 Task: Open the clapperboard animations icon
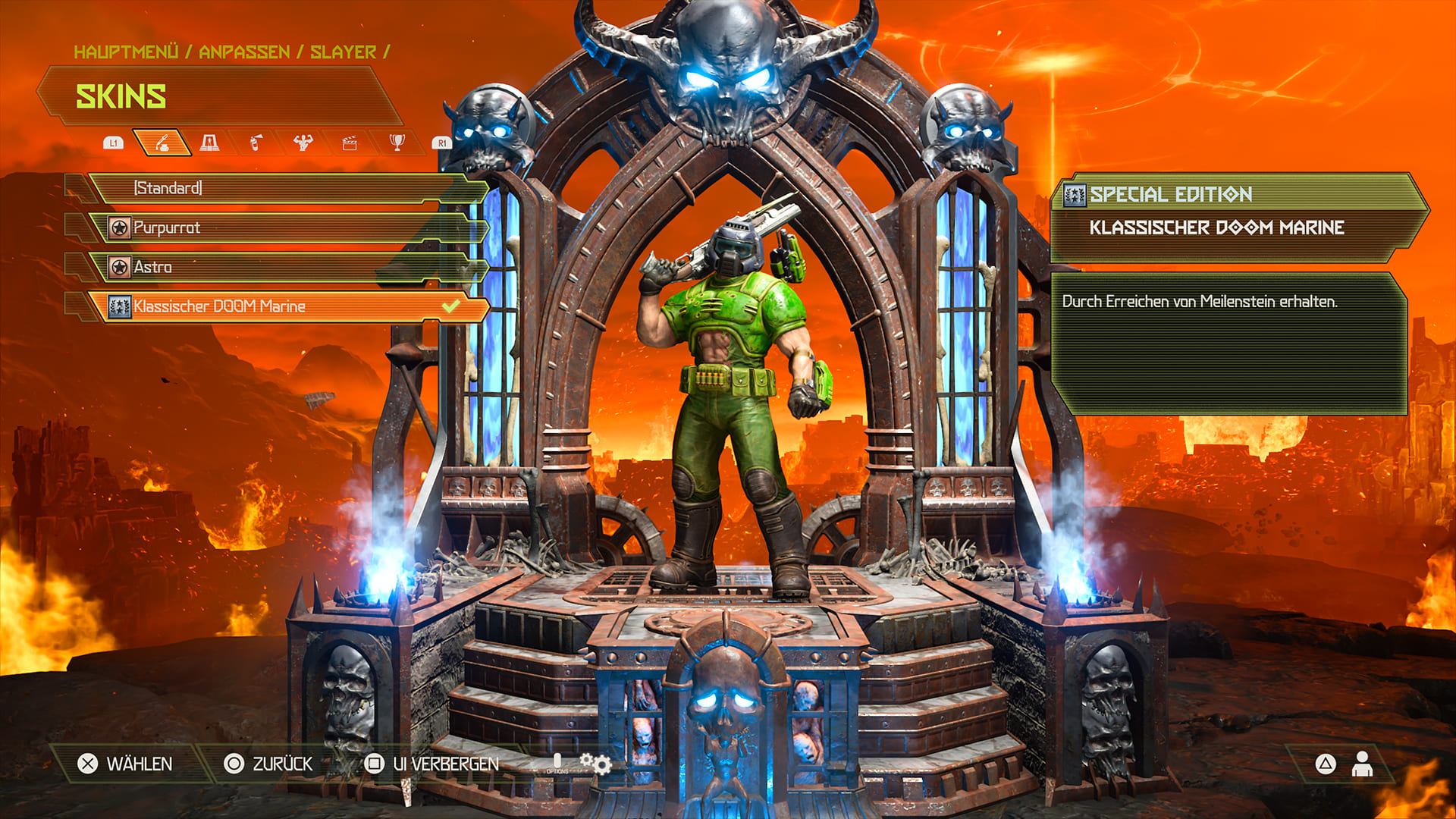click(x=350, y=141)
